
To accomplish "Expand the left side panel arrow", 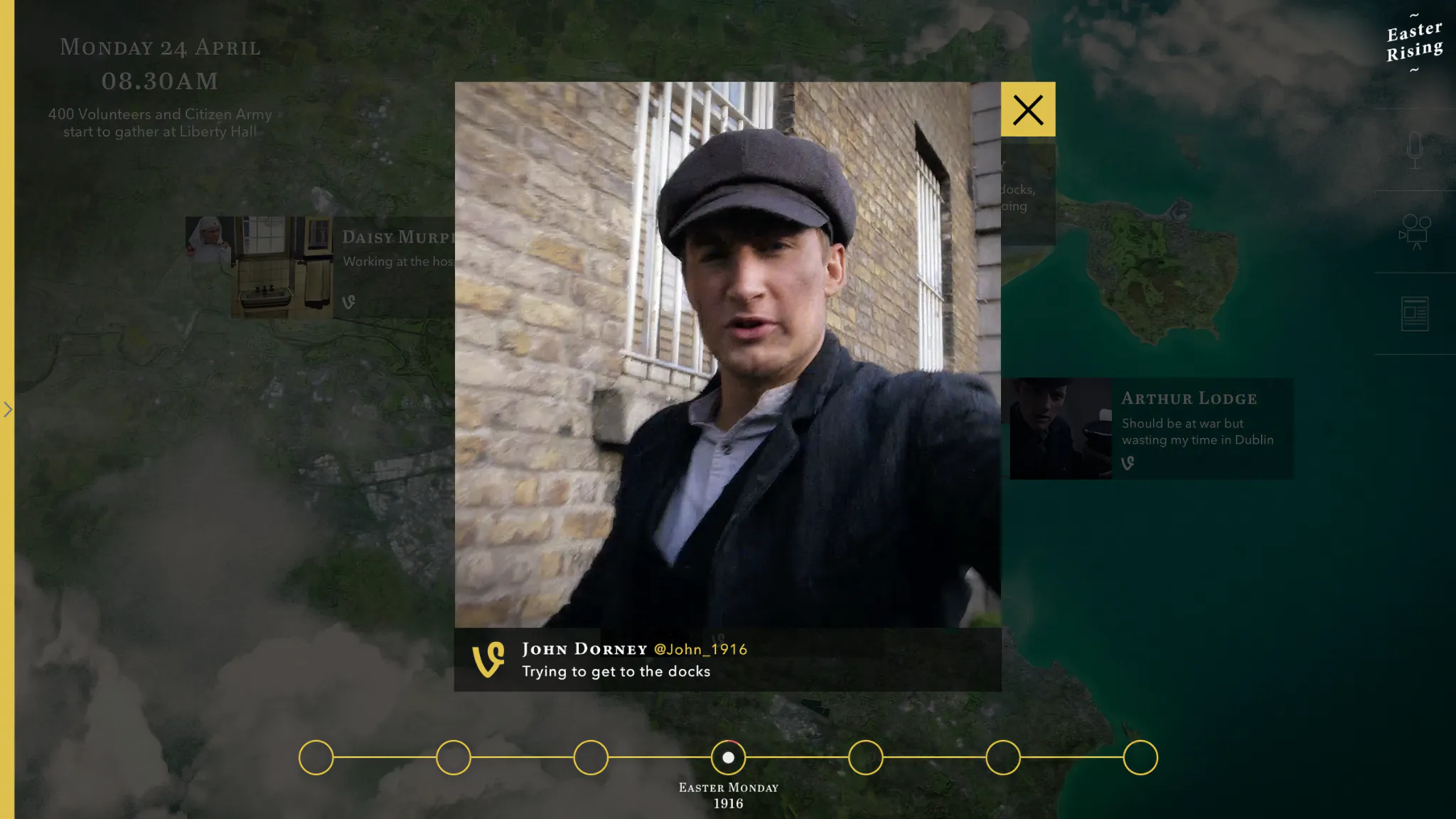I will tap(8, 409).
